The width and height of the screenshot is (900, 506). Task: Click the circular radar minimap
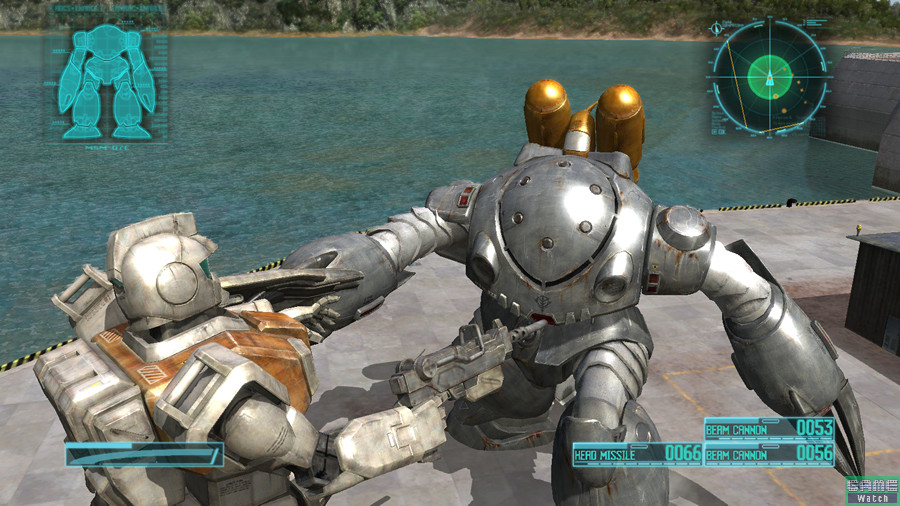tap(768, 75)
